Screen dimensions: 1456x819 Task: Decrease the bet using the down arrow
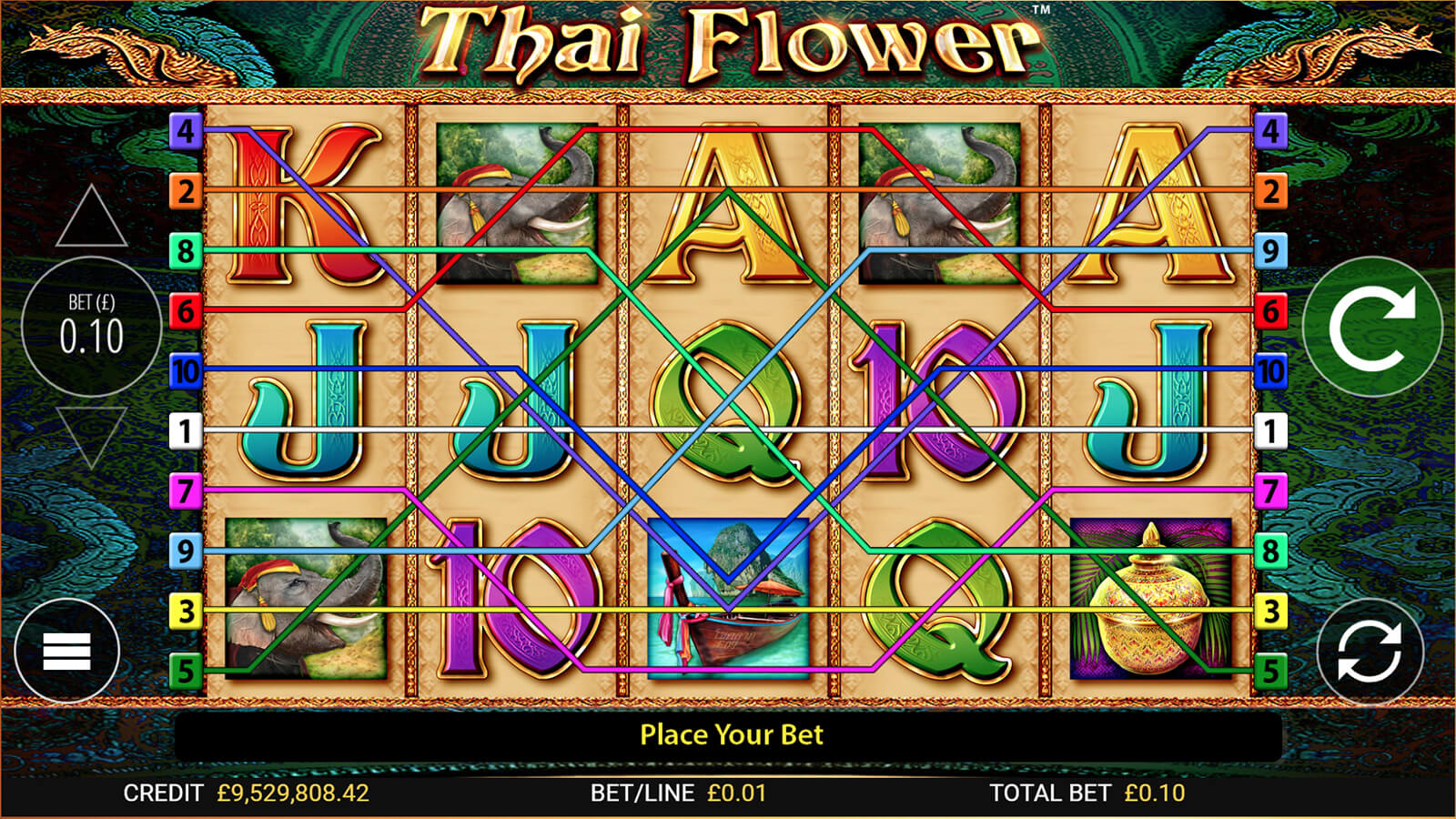coord(91,435)
